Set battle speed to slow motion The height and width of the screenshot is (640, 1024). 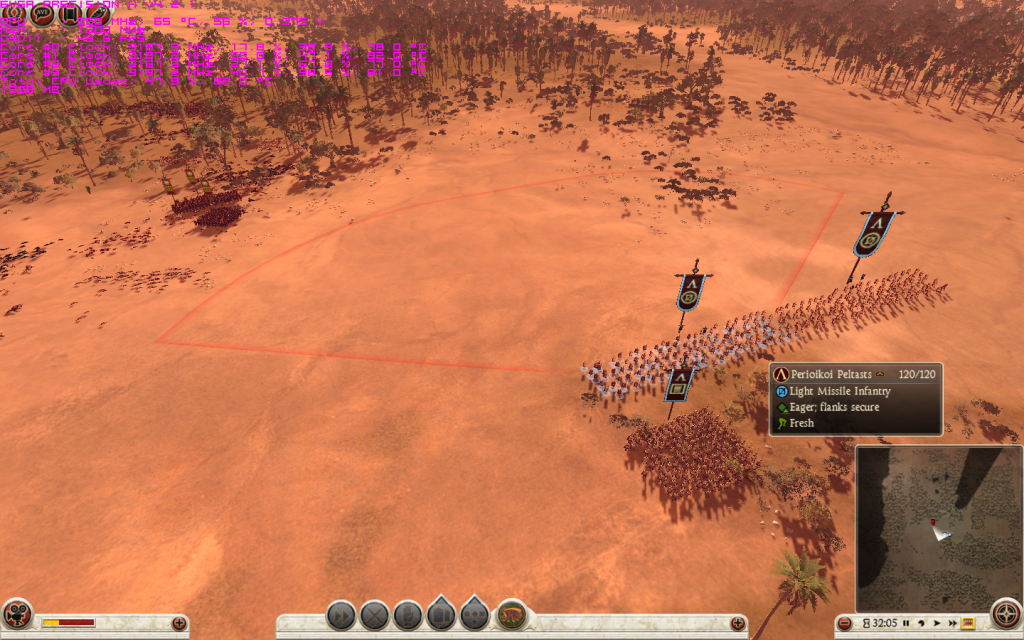click(920, 622)
